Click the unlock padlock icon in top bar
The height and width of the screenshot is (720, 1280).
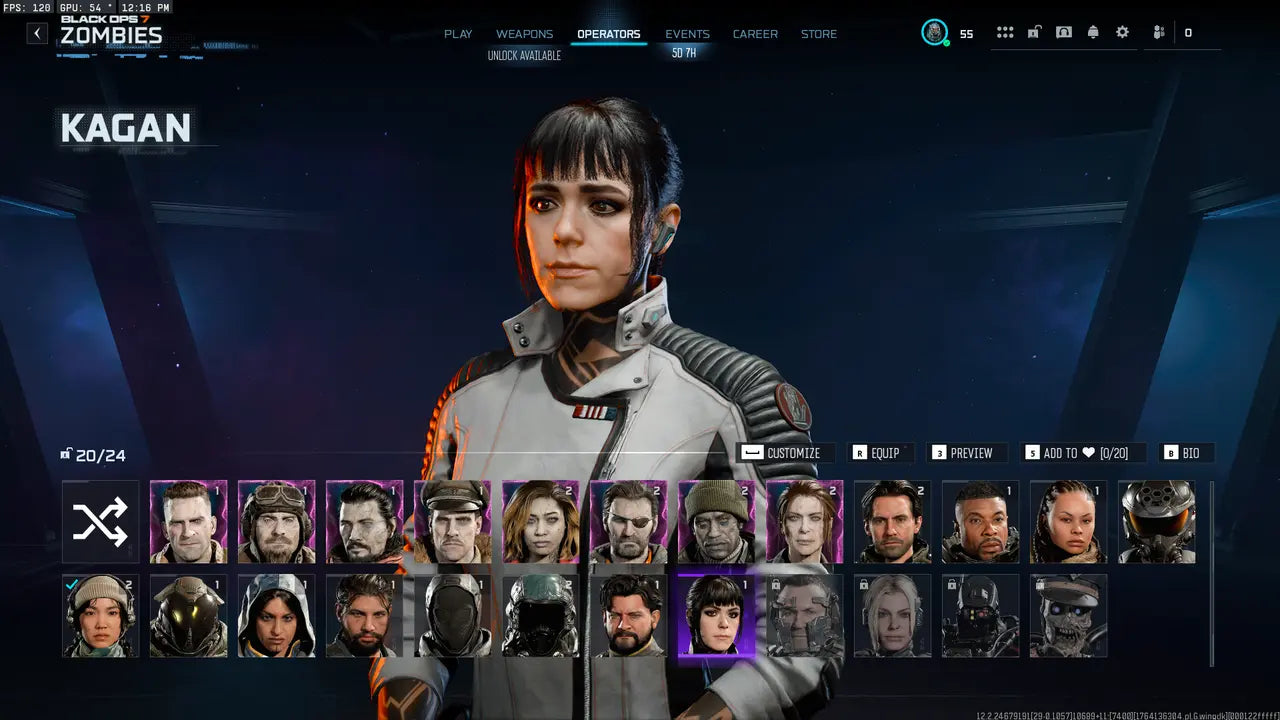(x=1032, y=32)
